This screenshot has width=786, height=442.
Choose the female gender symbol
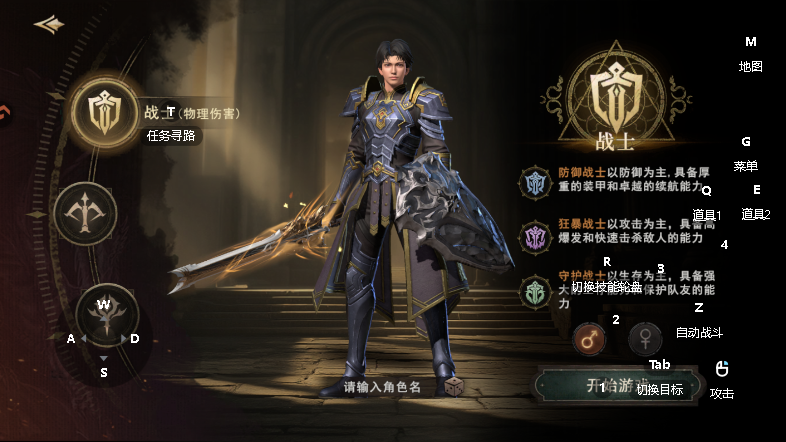click(x=646, y=339)
